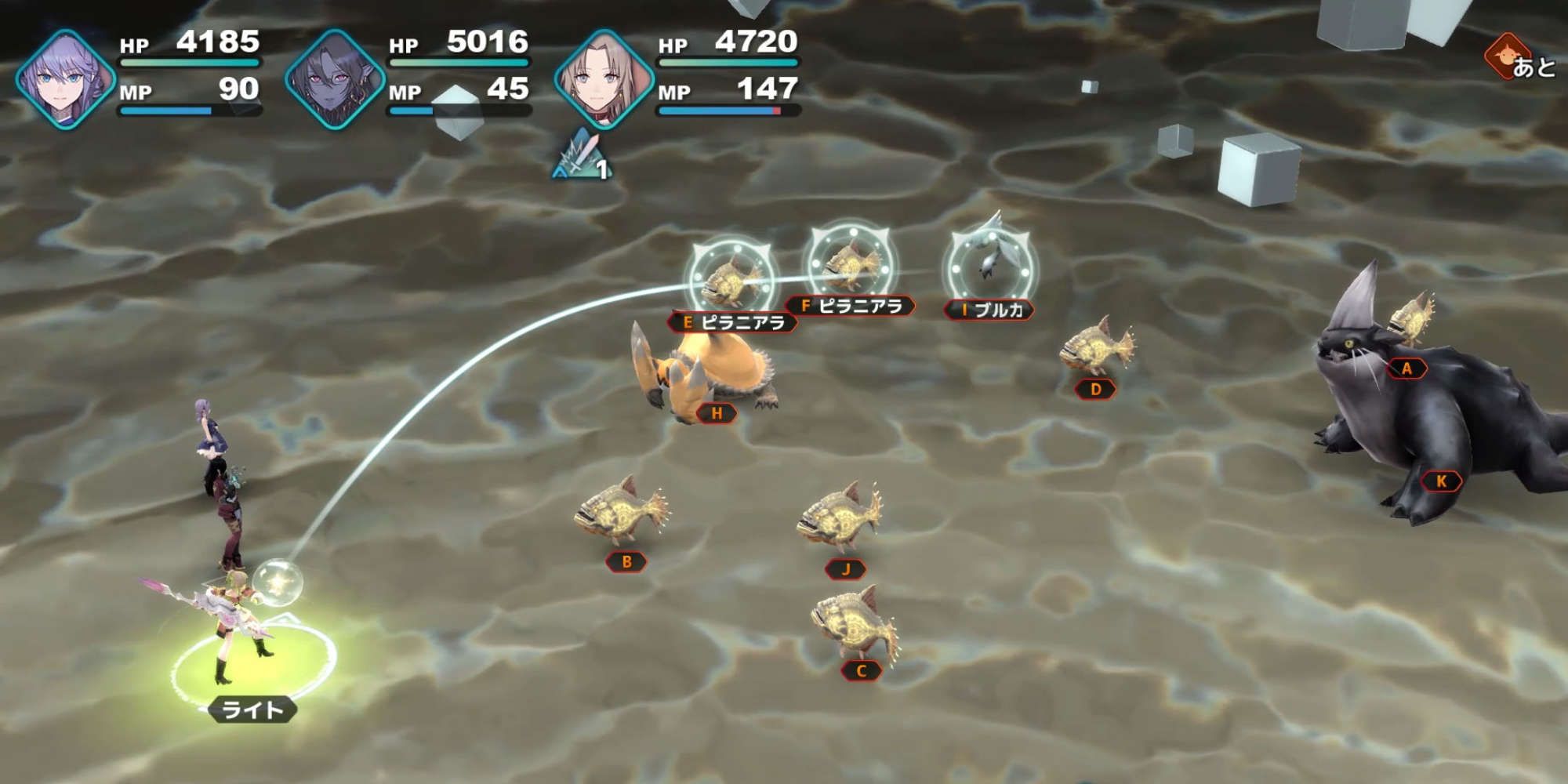Screen dimensions: 1568x784
Task: Pick enemy marker B
Action: [x=626, y=561]
